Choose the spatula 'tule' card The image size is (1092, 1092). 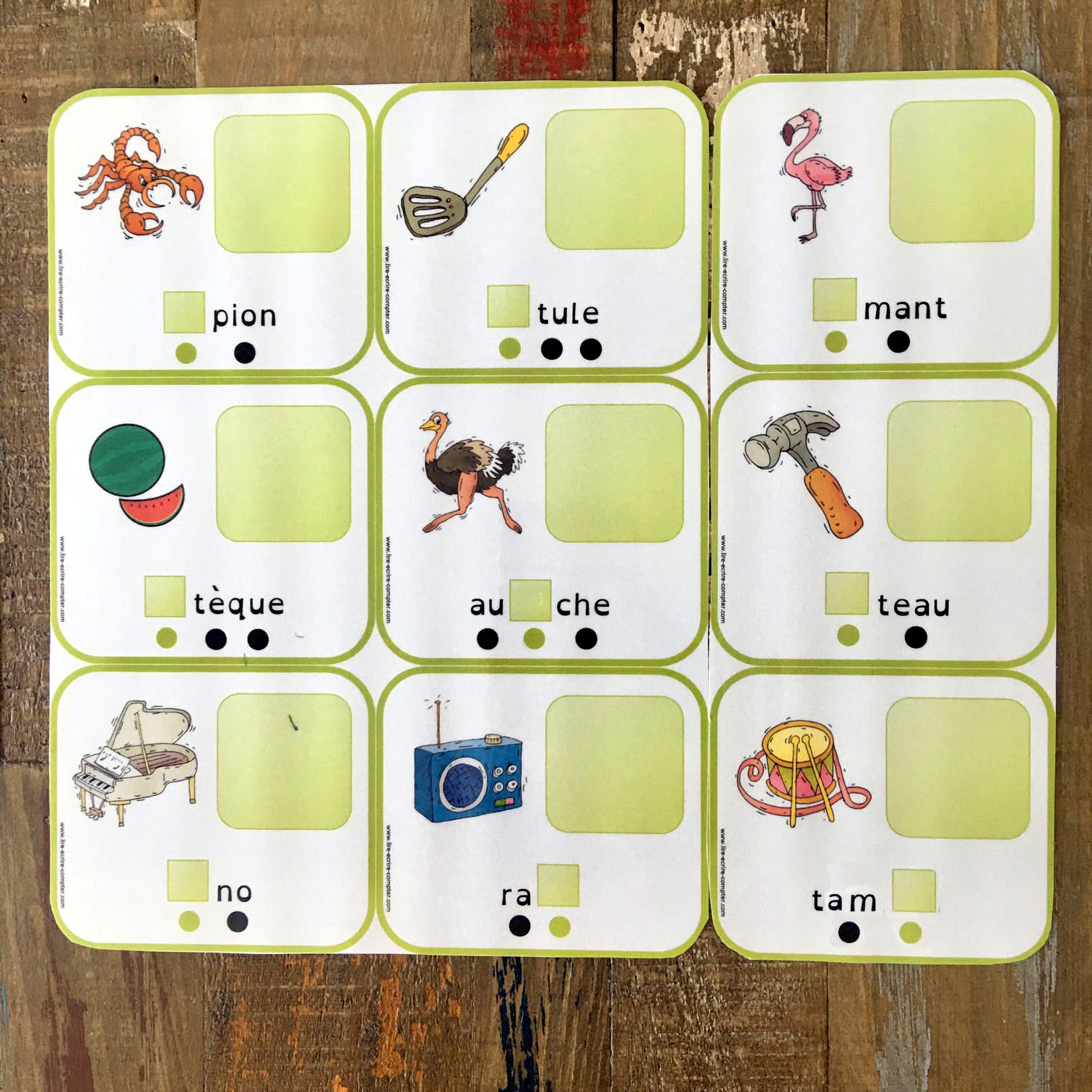pos(542,228)
